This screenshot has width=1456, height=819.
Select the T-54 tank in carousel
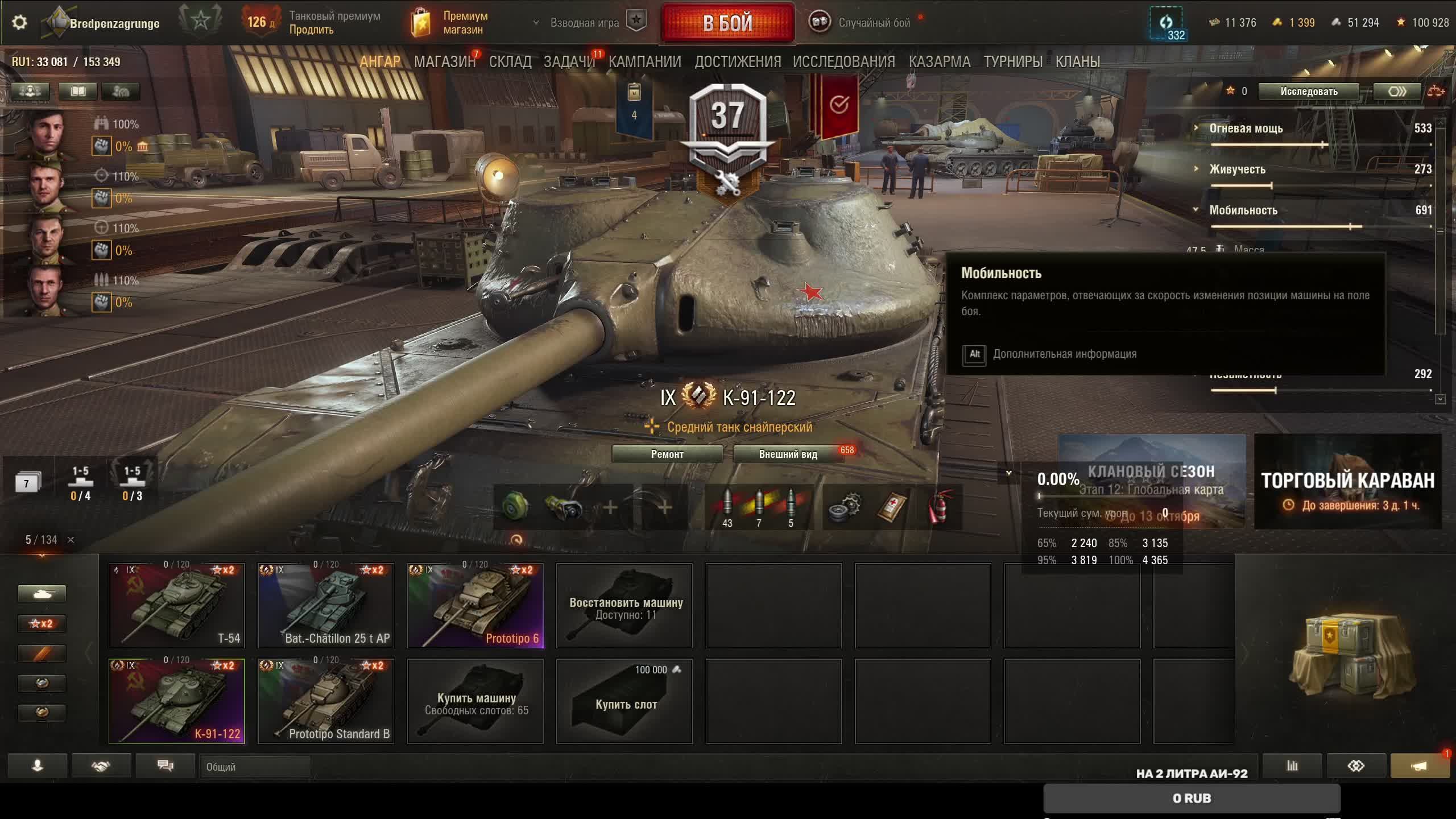tap(177, 606)
